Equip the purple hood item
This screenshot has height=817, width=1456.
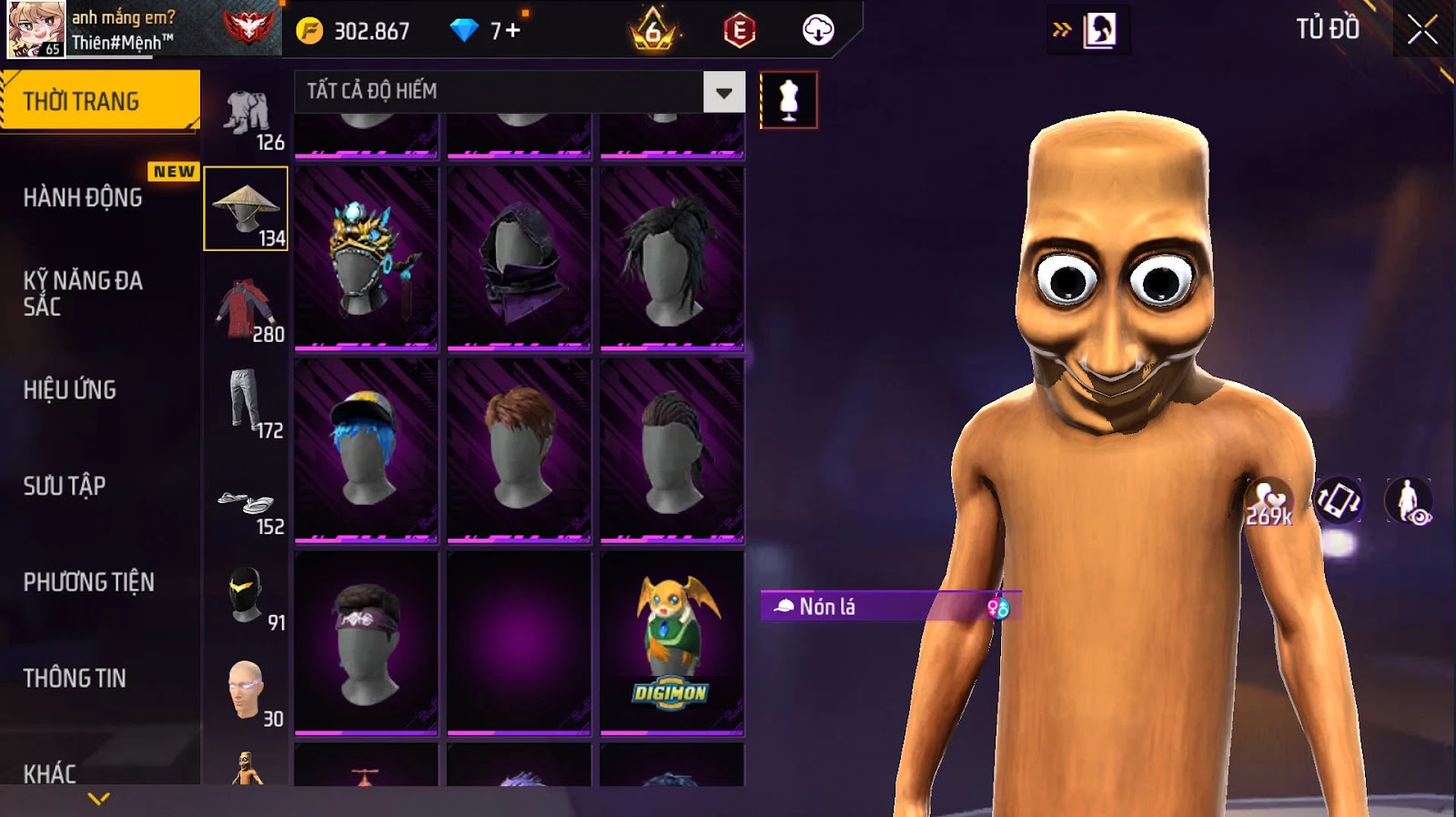519,257
